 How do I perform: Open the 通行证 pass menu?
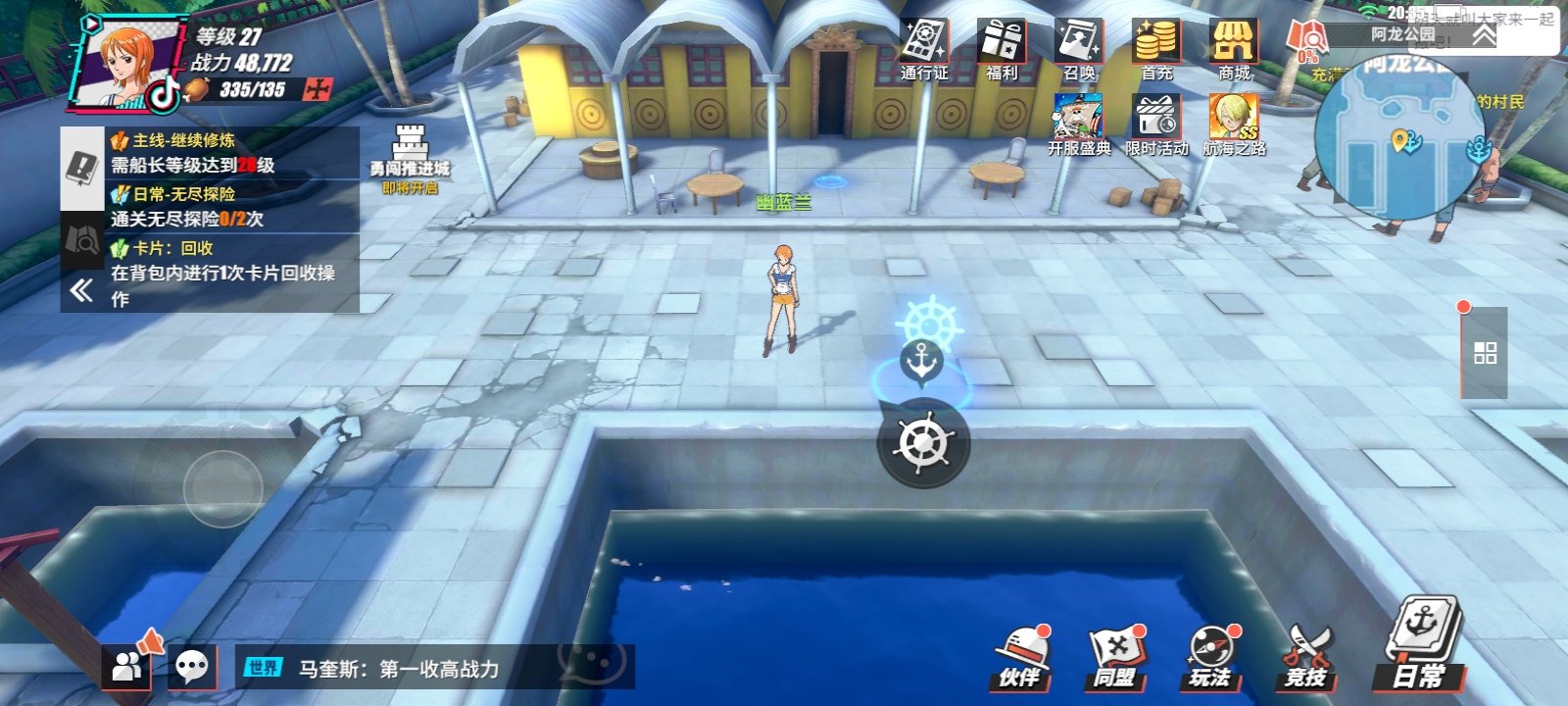(923, 49)
